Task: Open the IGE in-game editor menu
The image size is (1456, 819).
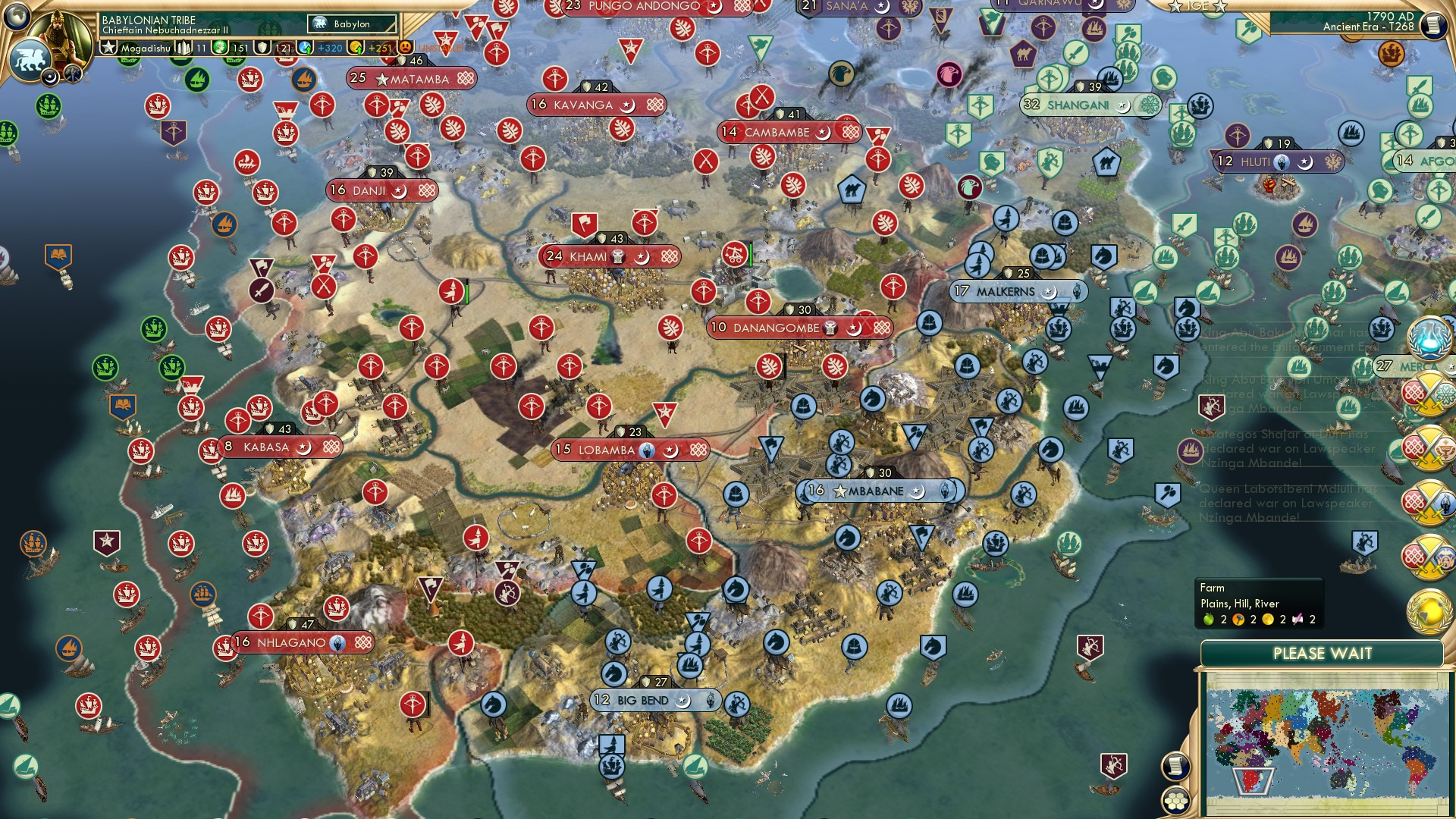Action: point(1197,8)
